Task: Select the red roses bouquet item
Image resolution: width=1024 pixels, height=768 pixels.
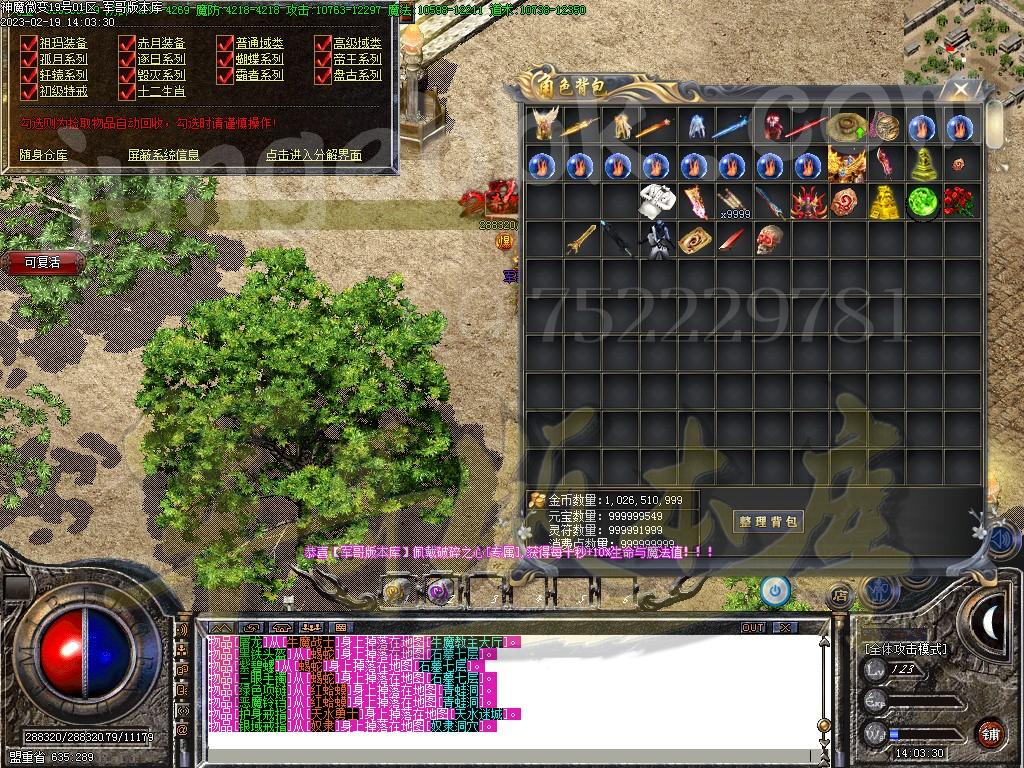Action: click(961, 202)
